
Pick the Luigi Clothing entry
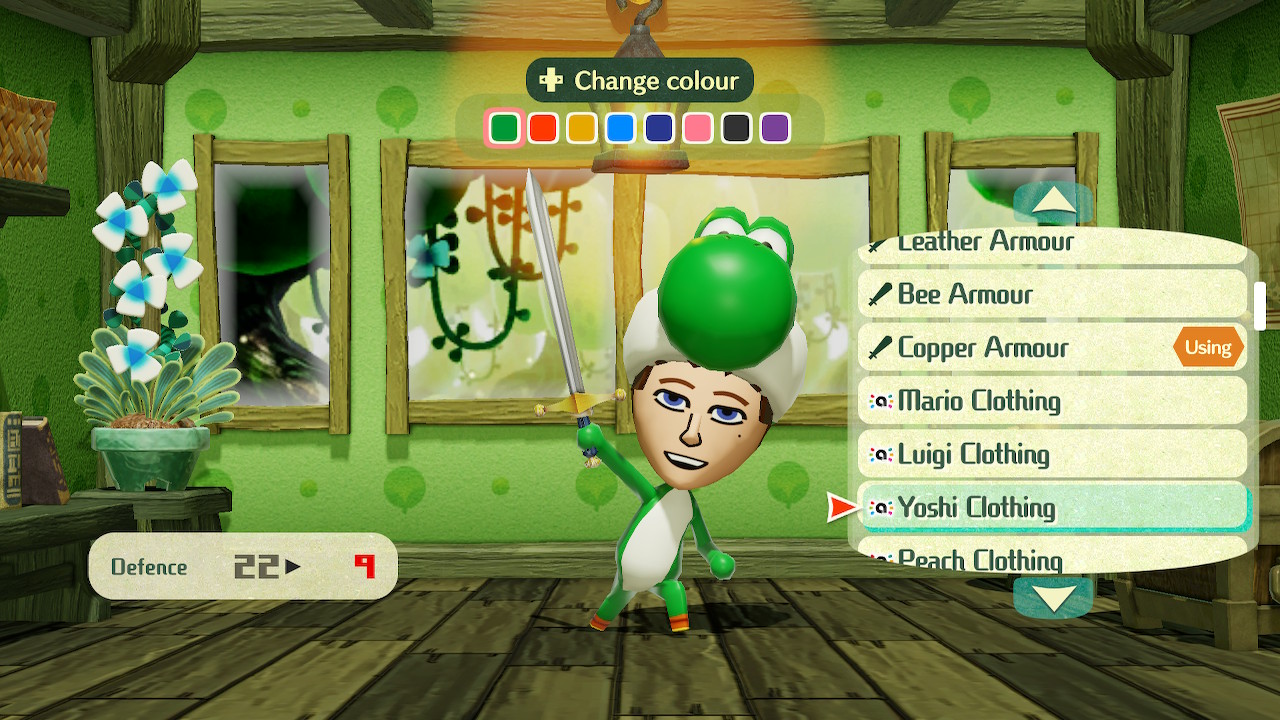(1052, 454)
